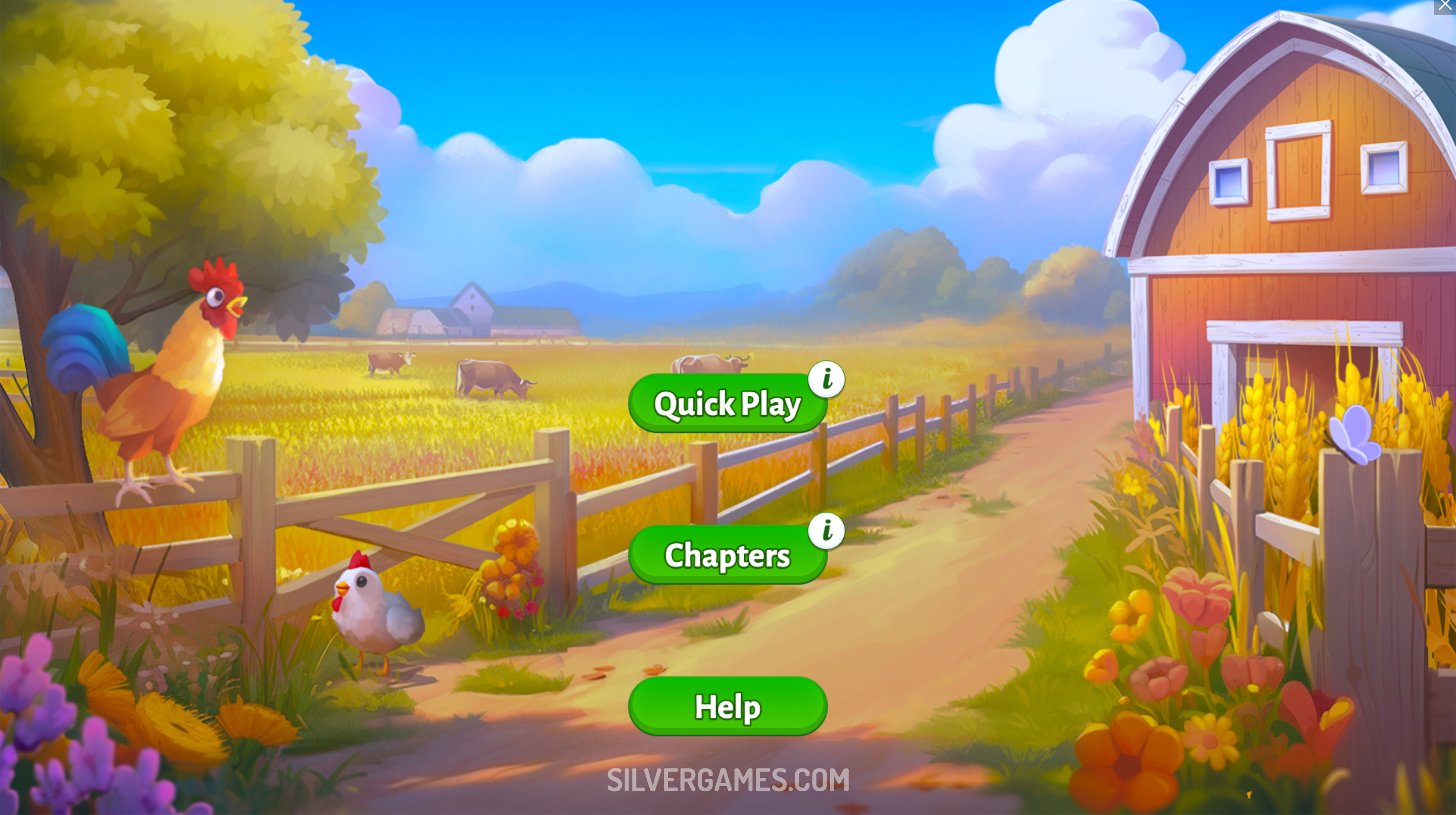
Task: Show info about Quick Play mode
Action: pos(827,379)
